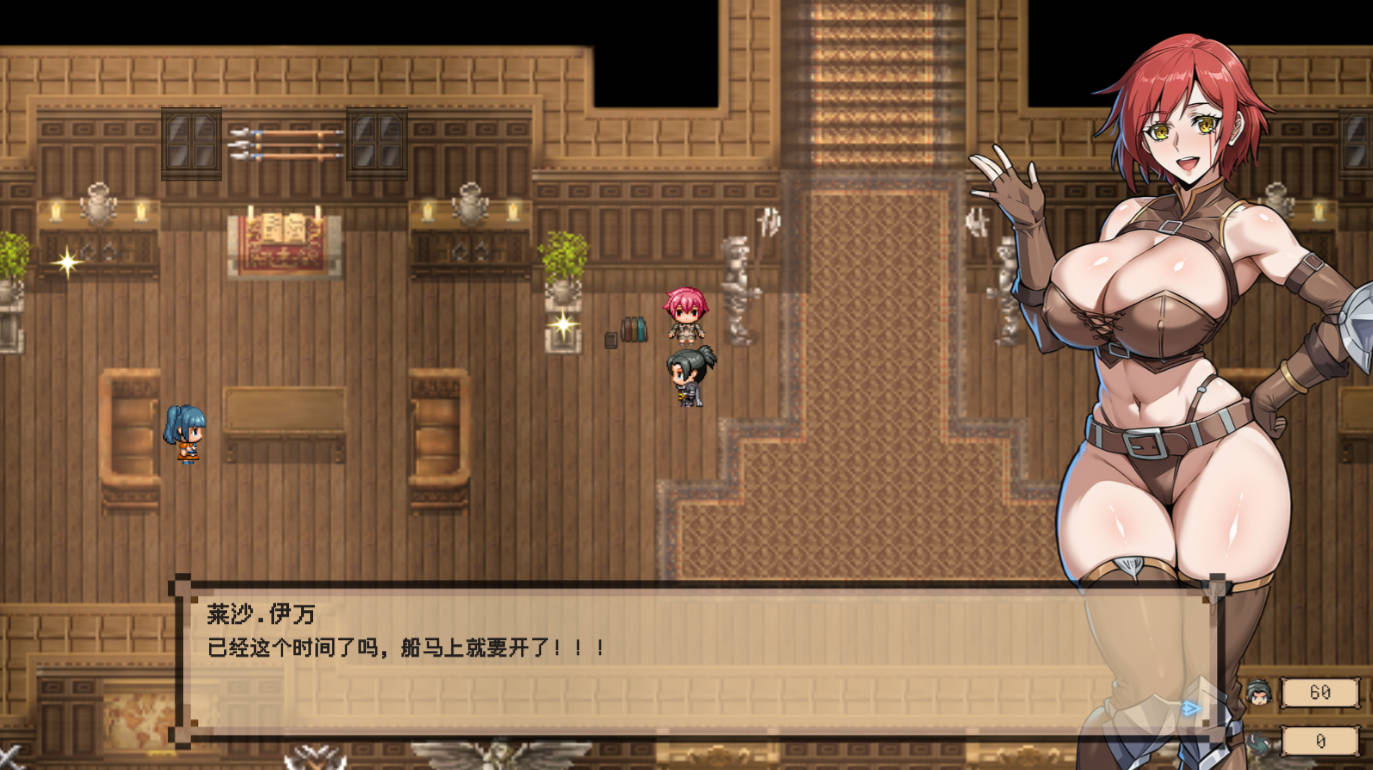Image resolution: width=1373 pixels, height=770 pixels.
Task: Click the counter showing 60 in the corner
Action: click(1321, 691)
